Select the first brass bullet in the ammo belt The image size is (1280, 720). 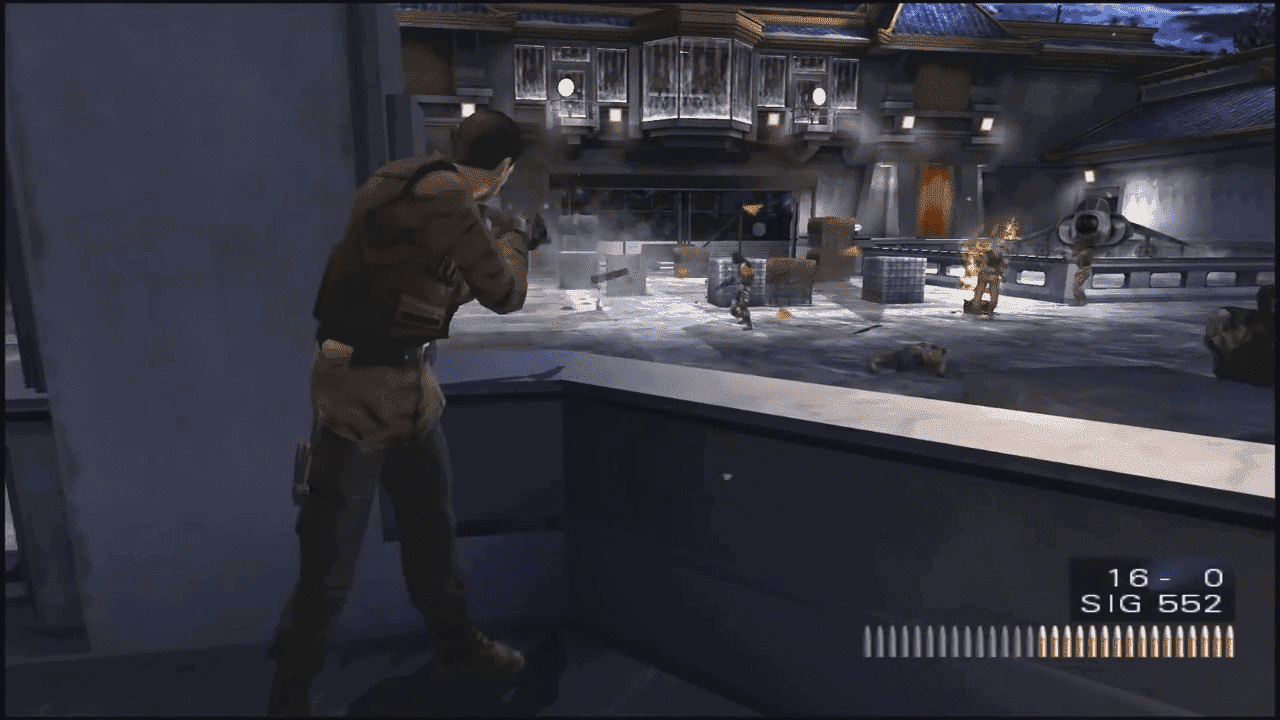[1043, 638]
